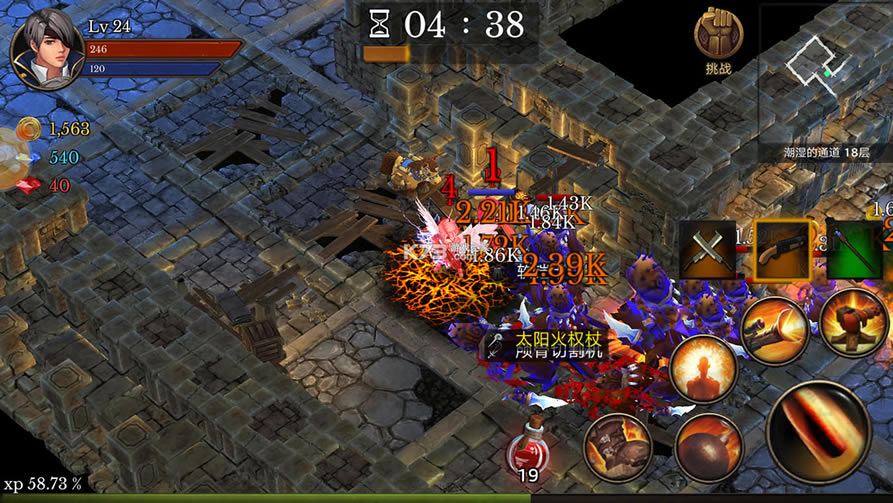Image resolution: width=893 pixels, height=503 pixels.
Task: Switch to the crossed swords weapon
Action: point(707,248)
